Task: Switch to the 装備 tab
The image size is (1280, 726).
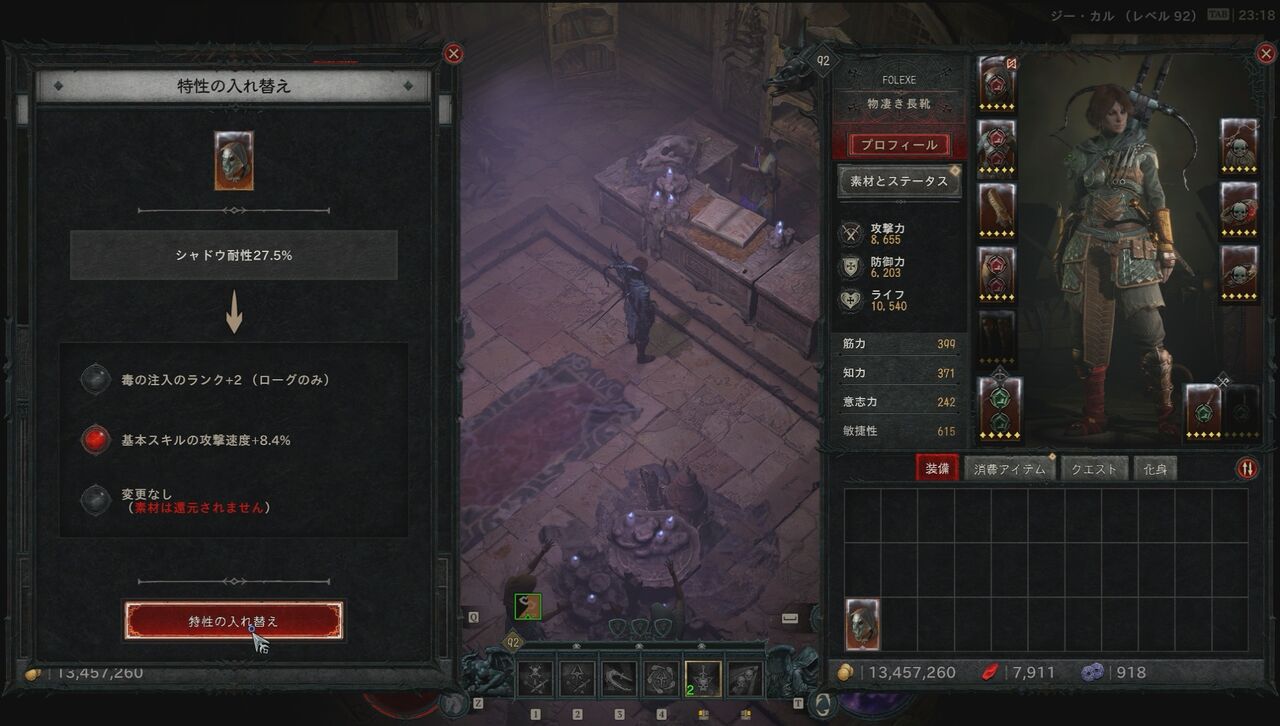Action: click(x=937, y=468)
